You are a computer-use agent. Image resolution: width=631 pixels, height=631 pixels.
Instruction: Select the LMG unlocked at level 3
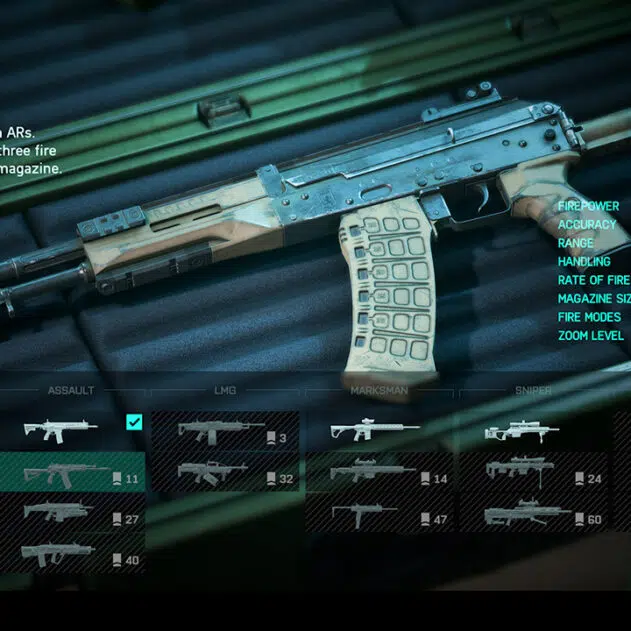(x=226, y=432)
